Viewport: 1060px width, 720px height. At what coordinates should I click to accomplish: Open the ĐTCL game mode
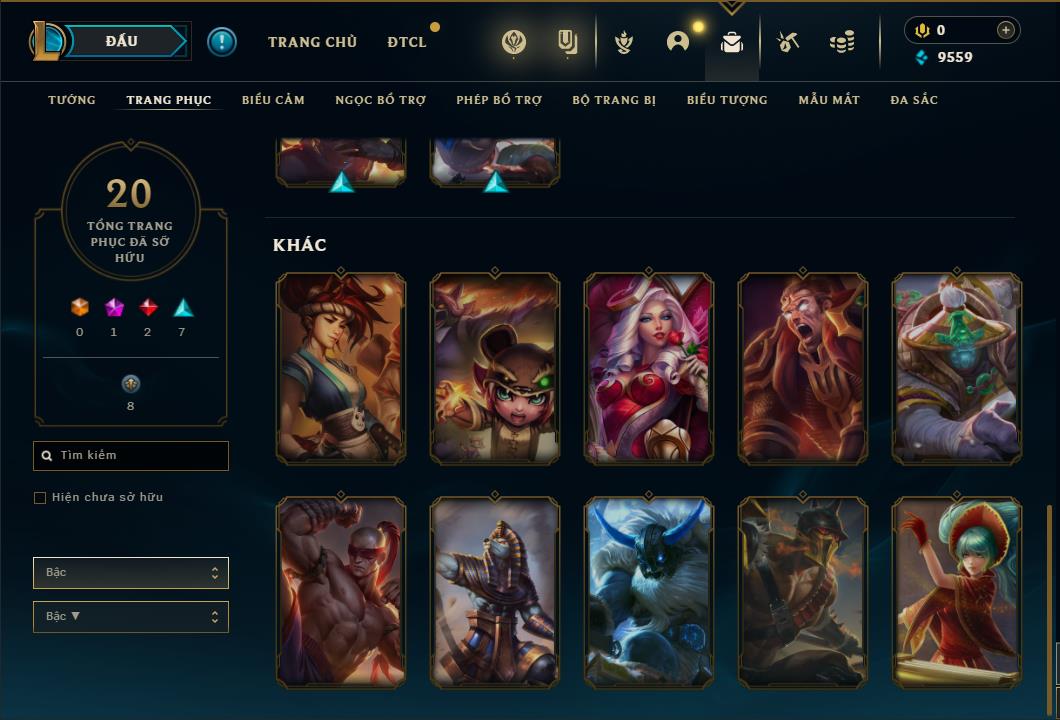coord(407,42)
